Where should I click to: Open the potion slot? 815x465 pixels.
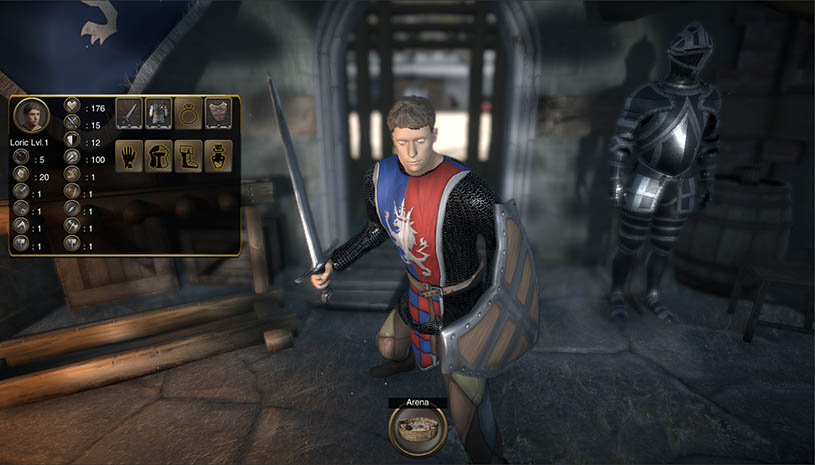219,156
